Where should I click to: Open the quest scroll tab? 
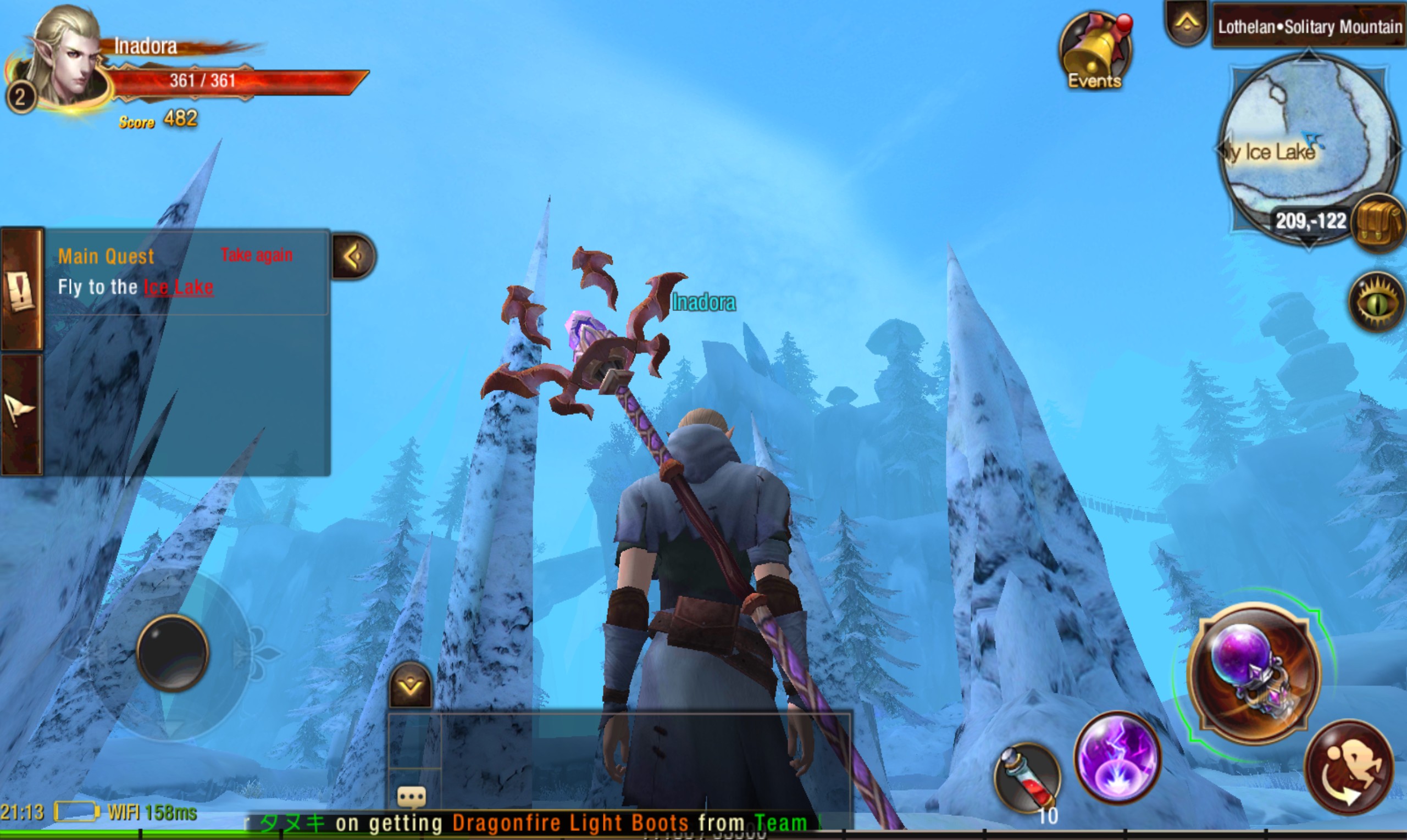point(21,290)
